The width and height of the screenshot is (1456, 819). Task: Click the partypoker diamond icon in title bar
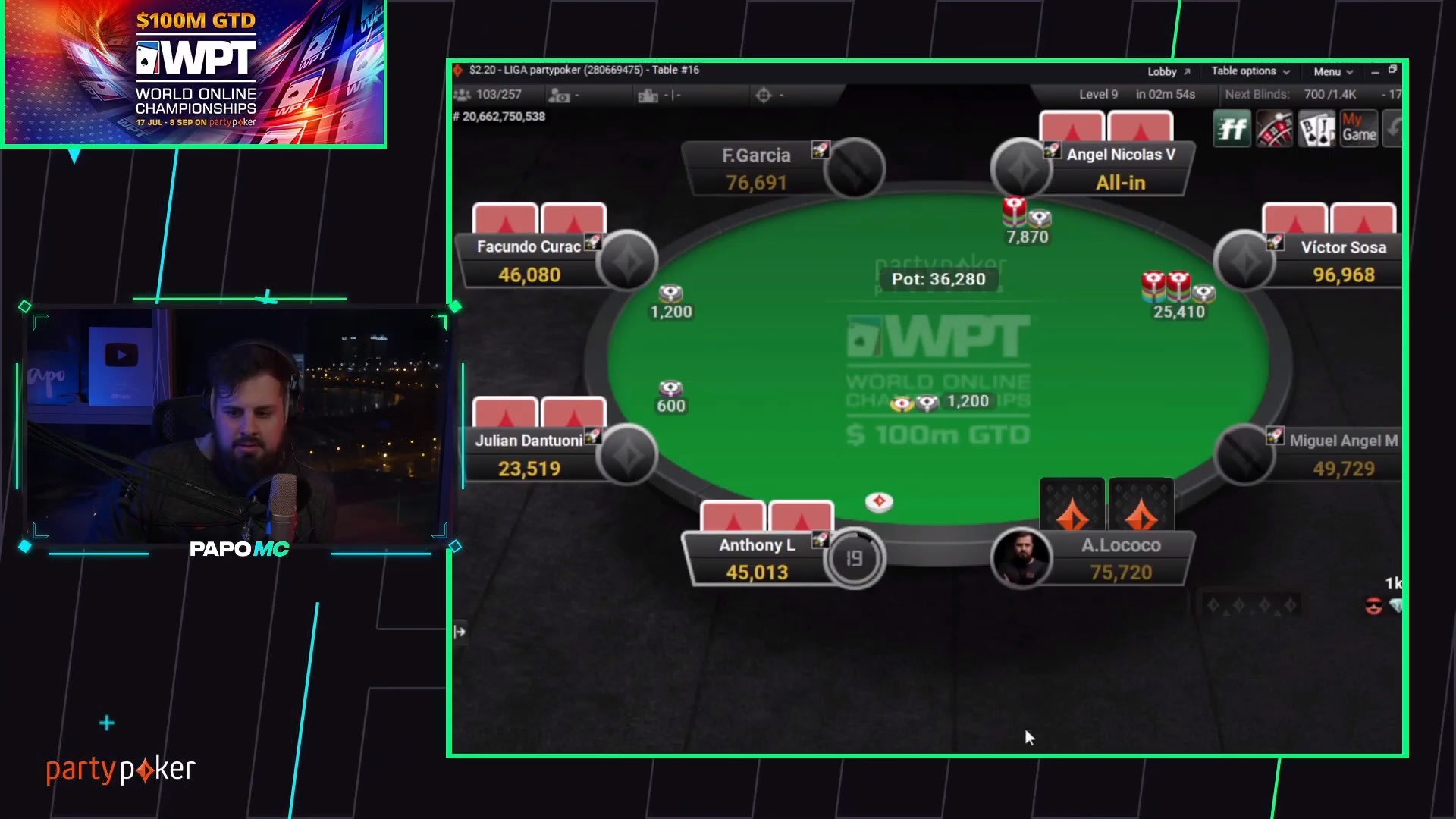point(460,69)
